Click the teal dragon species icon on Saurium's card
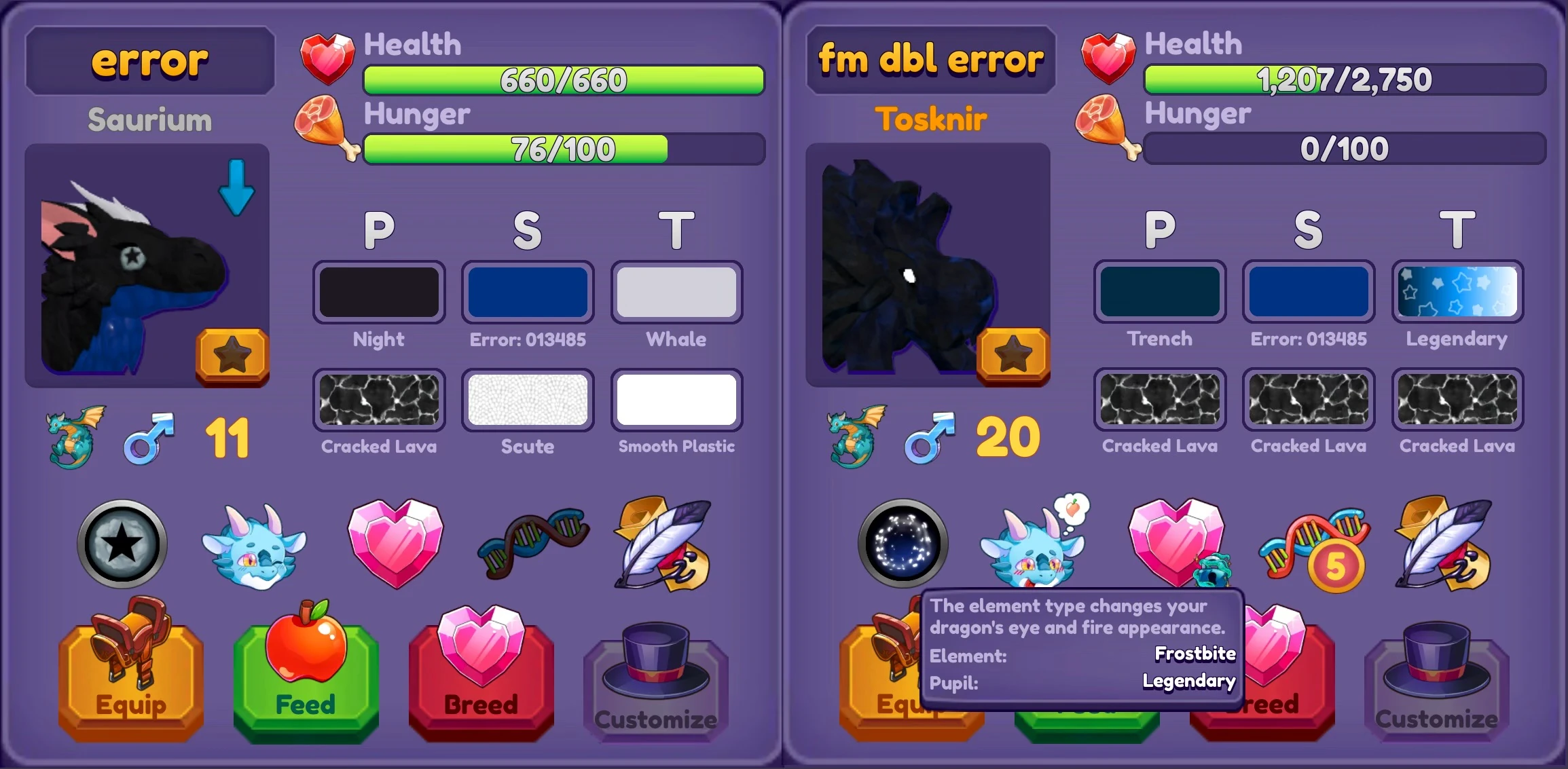This screenshot has width=1568, height=769. (x=73, y=438)
